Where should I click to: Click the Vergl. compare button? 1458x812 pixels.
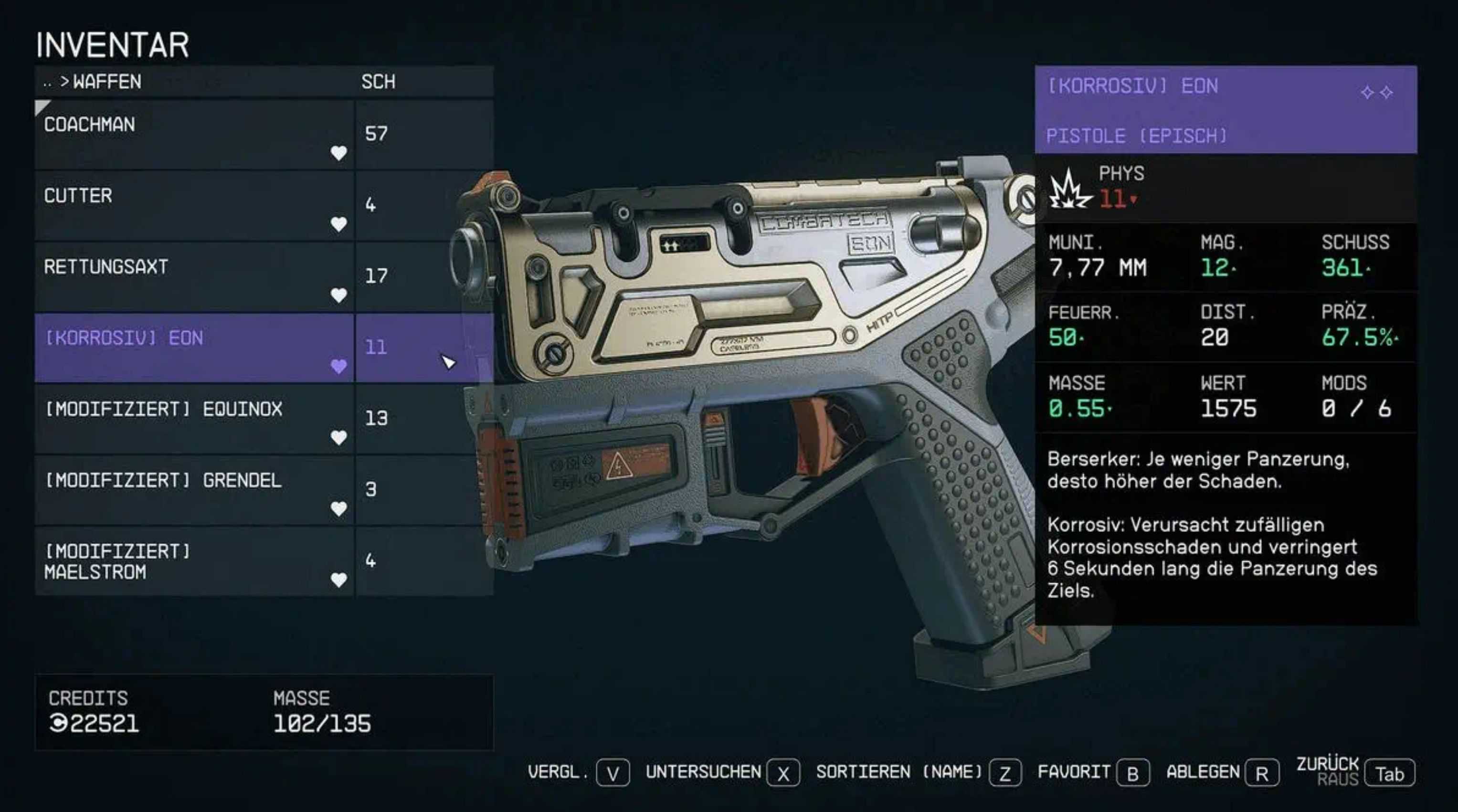613,773
